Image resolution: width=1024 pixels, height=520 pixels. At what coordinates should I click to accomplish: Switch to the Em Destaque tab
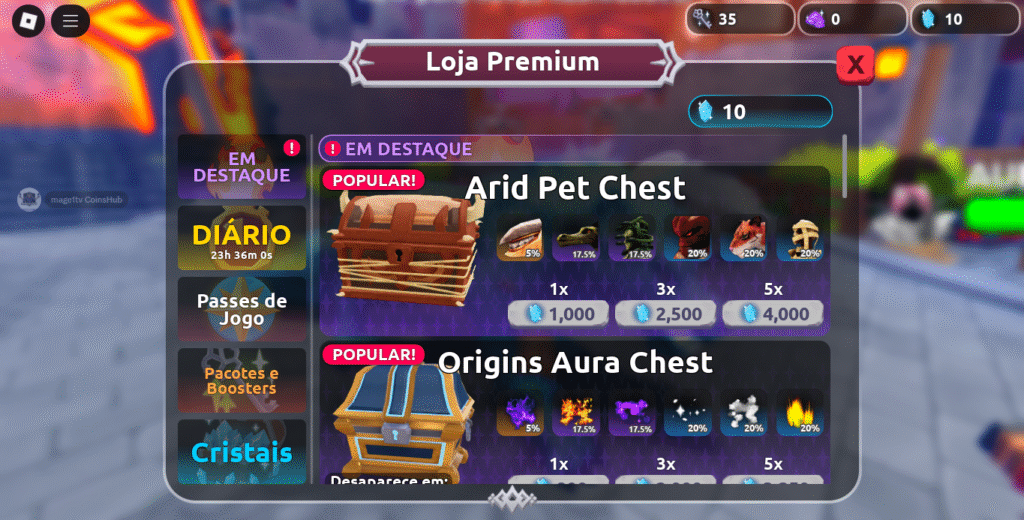(242, 167)
